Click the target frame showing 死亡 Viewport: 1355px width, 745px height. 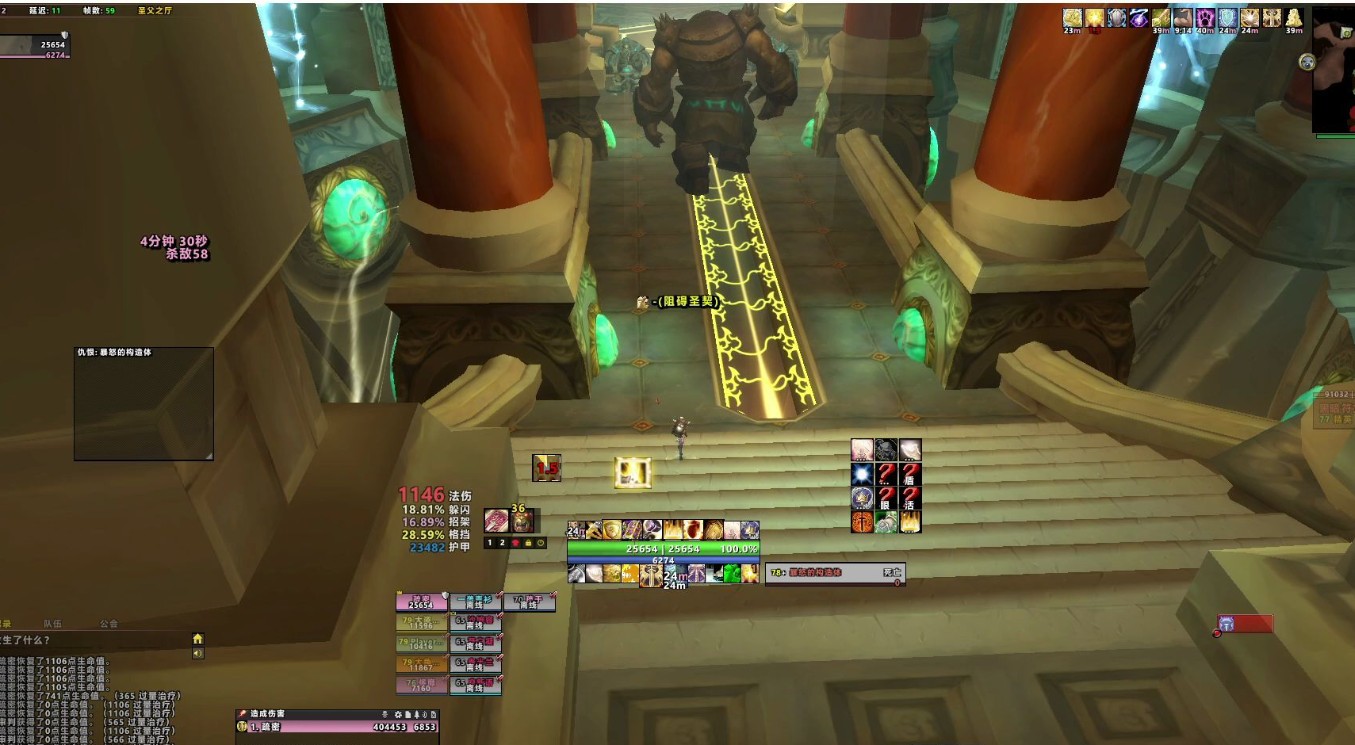[835, 573]
